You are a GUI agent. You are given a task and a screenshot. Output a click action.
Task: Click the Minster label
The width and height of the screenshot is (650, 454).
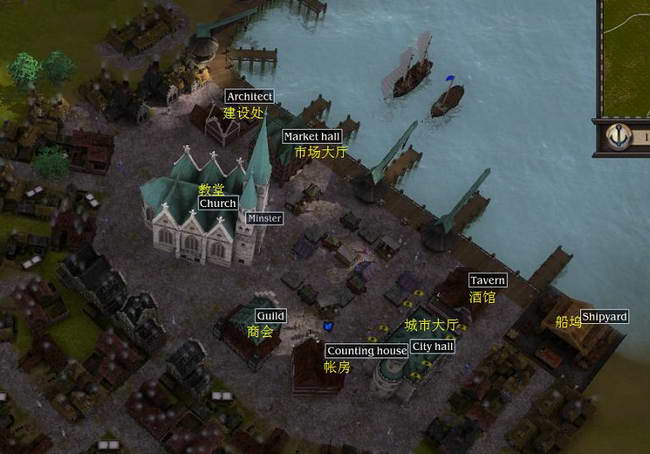click(x=264, y=217)
